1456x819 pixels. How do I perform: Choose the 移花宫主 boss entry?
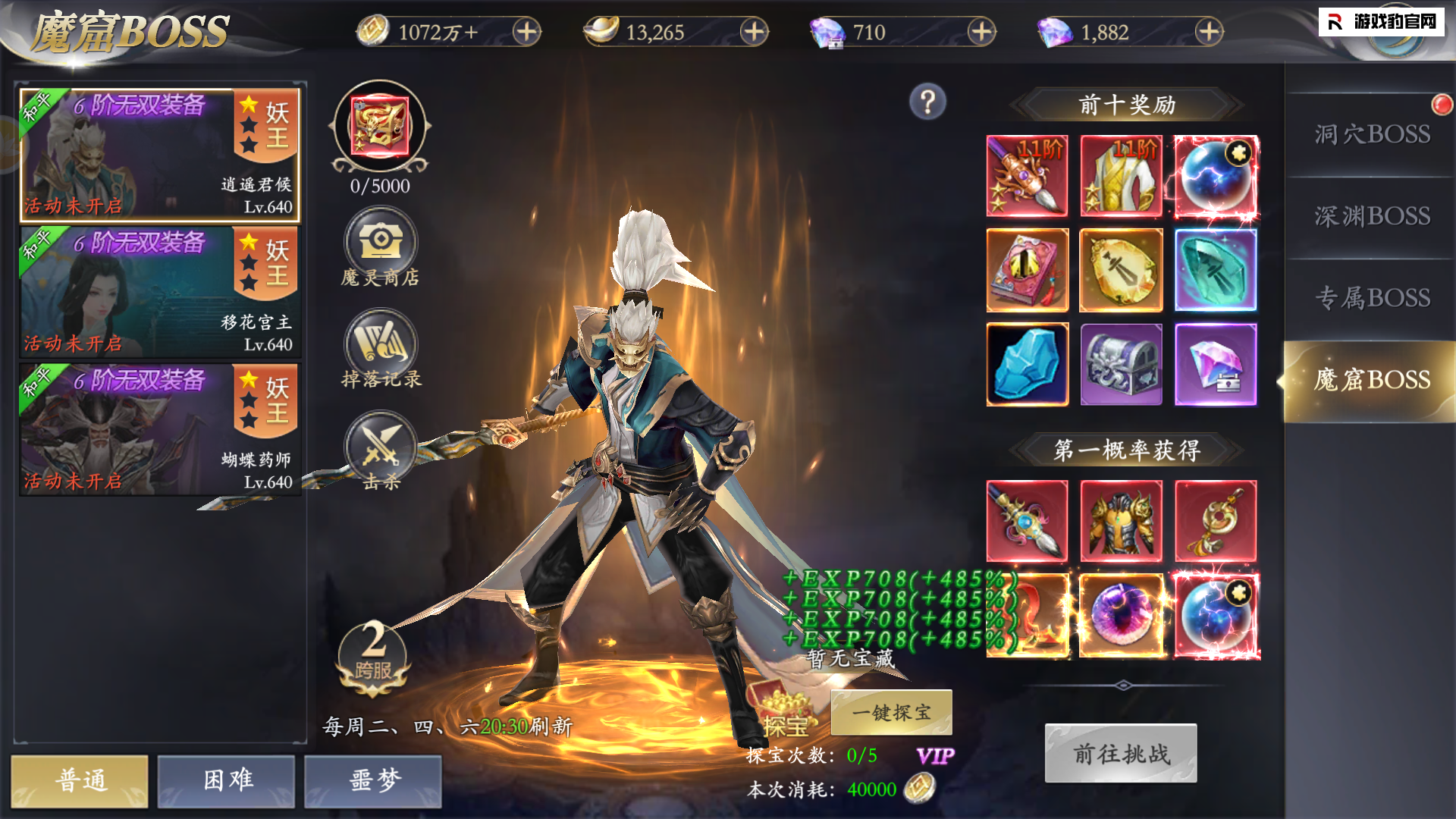click(159, 293)
